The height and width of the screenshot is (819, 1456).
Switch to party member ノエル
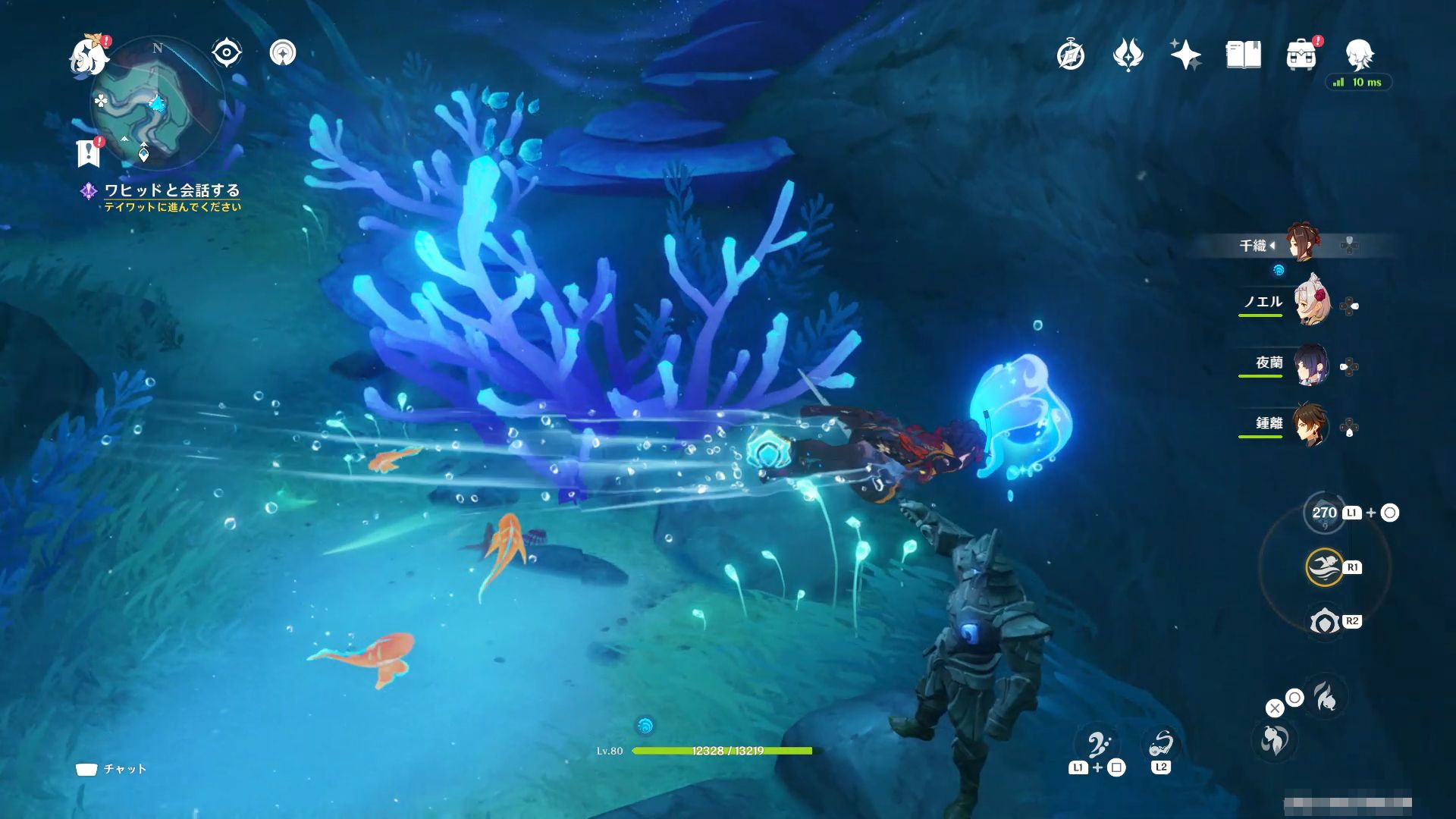pos(1311,303)
